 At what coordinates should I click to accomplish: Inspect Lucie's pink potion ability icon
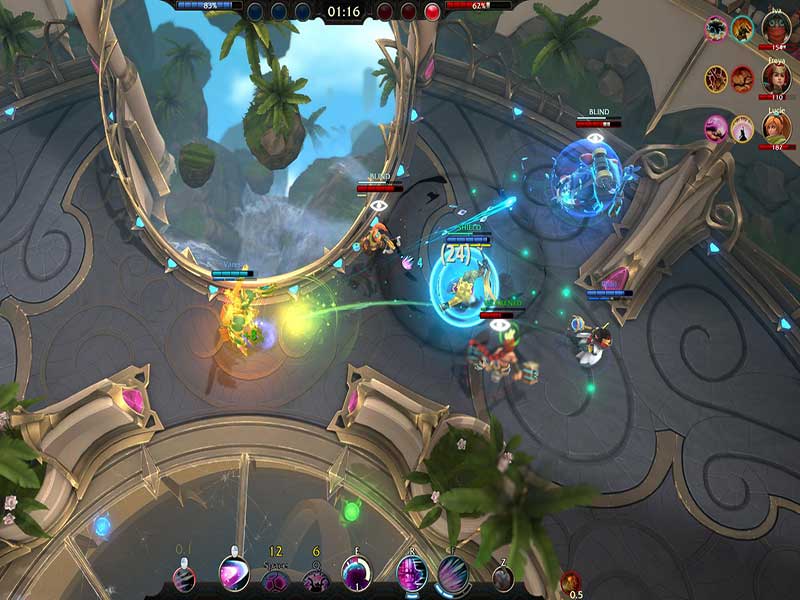(716, 128)
